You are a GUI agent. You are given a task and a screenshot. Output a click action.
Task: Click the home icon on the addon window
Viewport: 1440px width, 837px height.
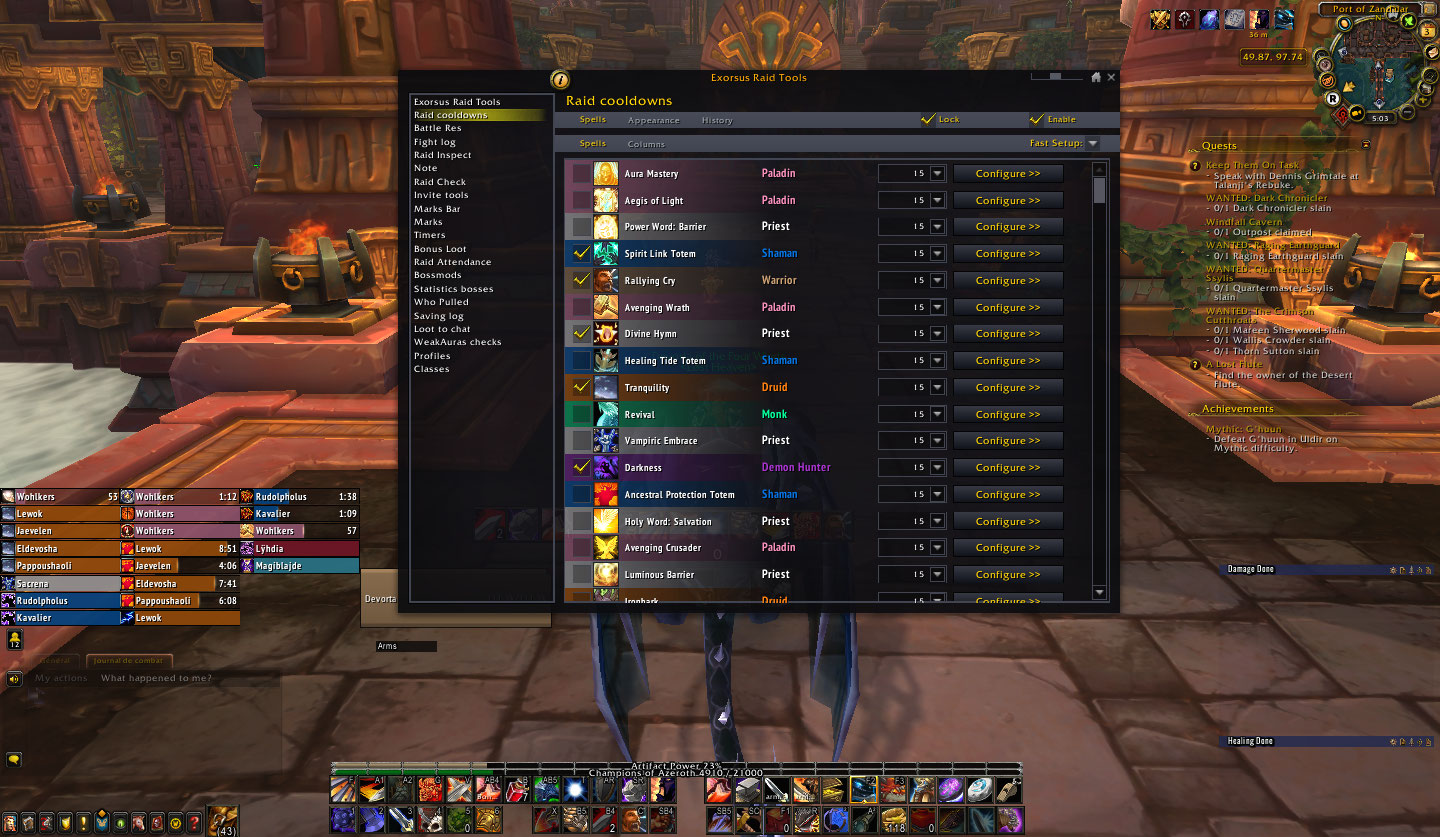click(1096, 76)
